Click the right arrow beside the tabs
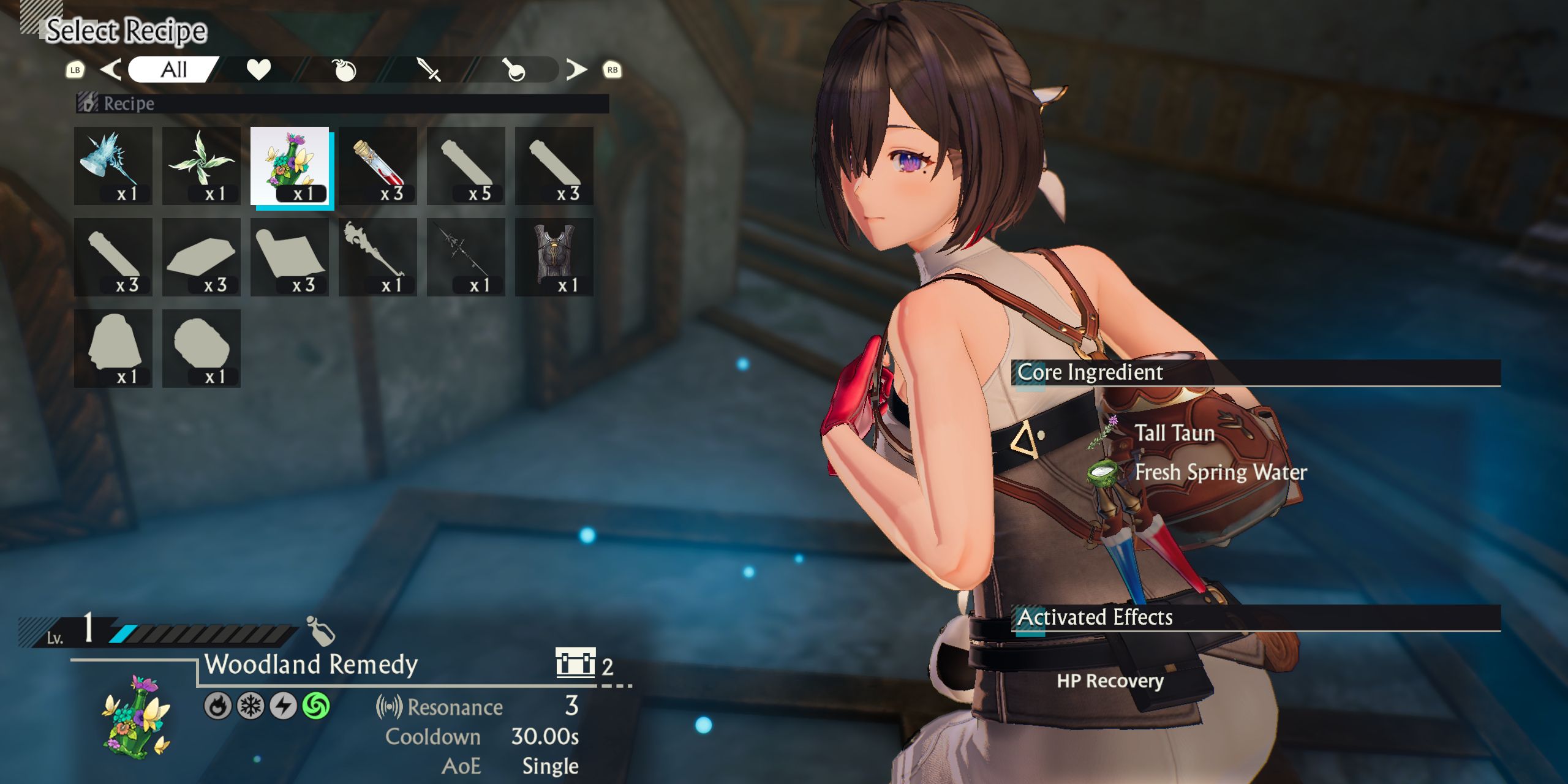Screen dimensions: 1568x784 pyautogui.click(x=576, y=70)
